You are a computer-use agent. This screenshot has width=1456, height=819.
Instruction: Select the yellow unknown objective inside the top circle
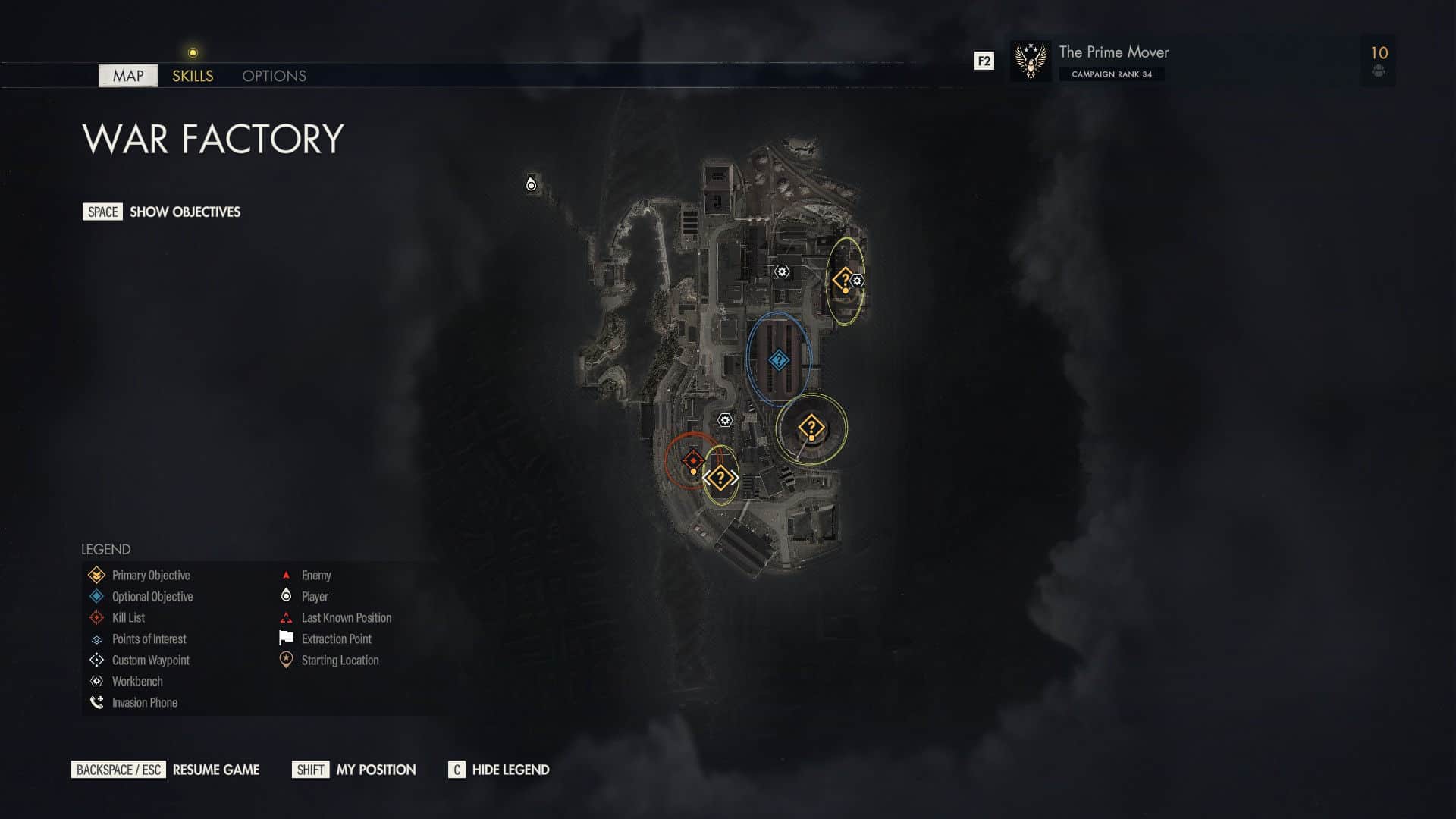click(x=844, y=279)
